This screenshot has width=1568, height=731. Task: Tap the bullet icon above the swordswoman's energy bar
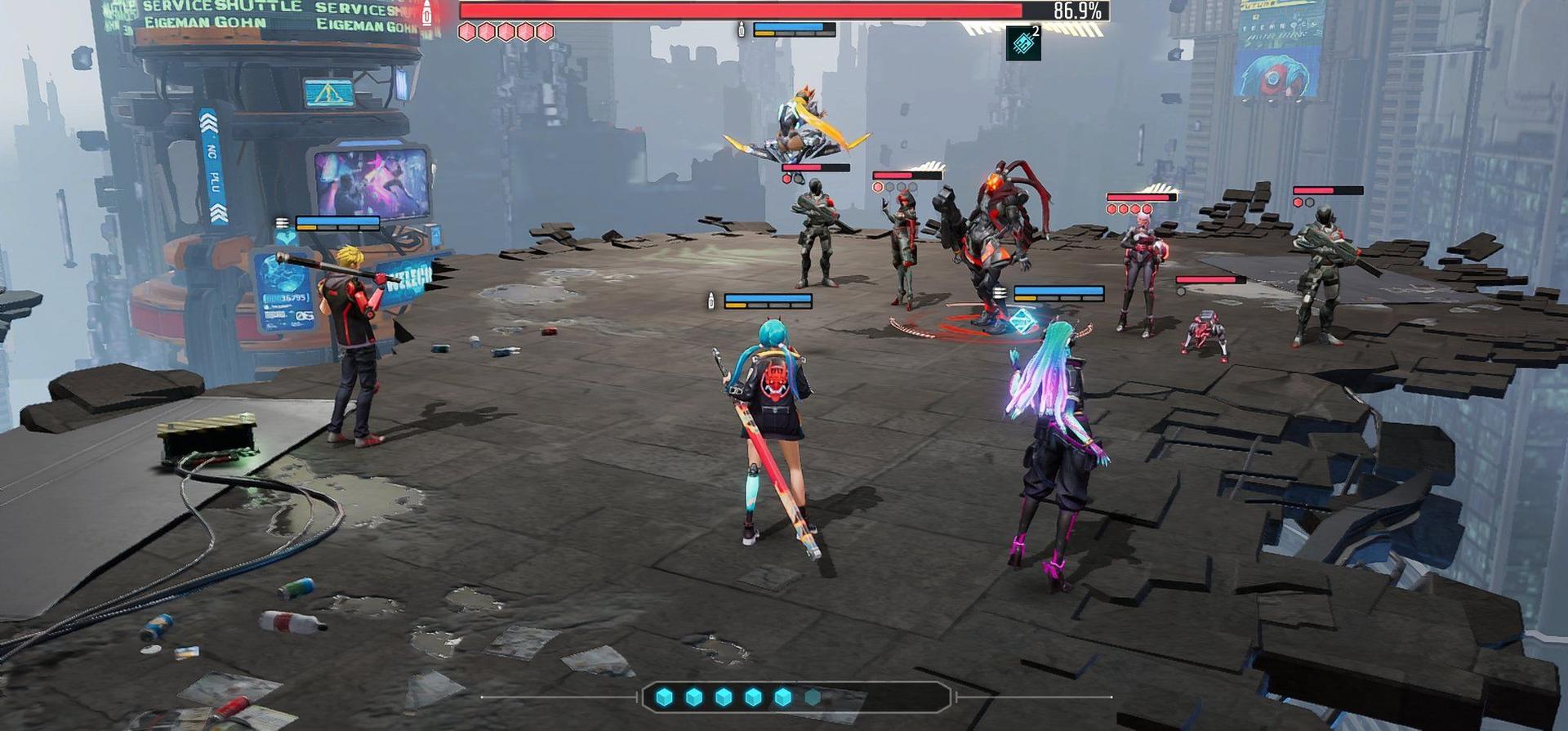tap(711, 301)
